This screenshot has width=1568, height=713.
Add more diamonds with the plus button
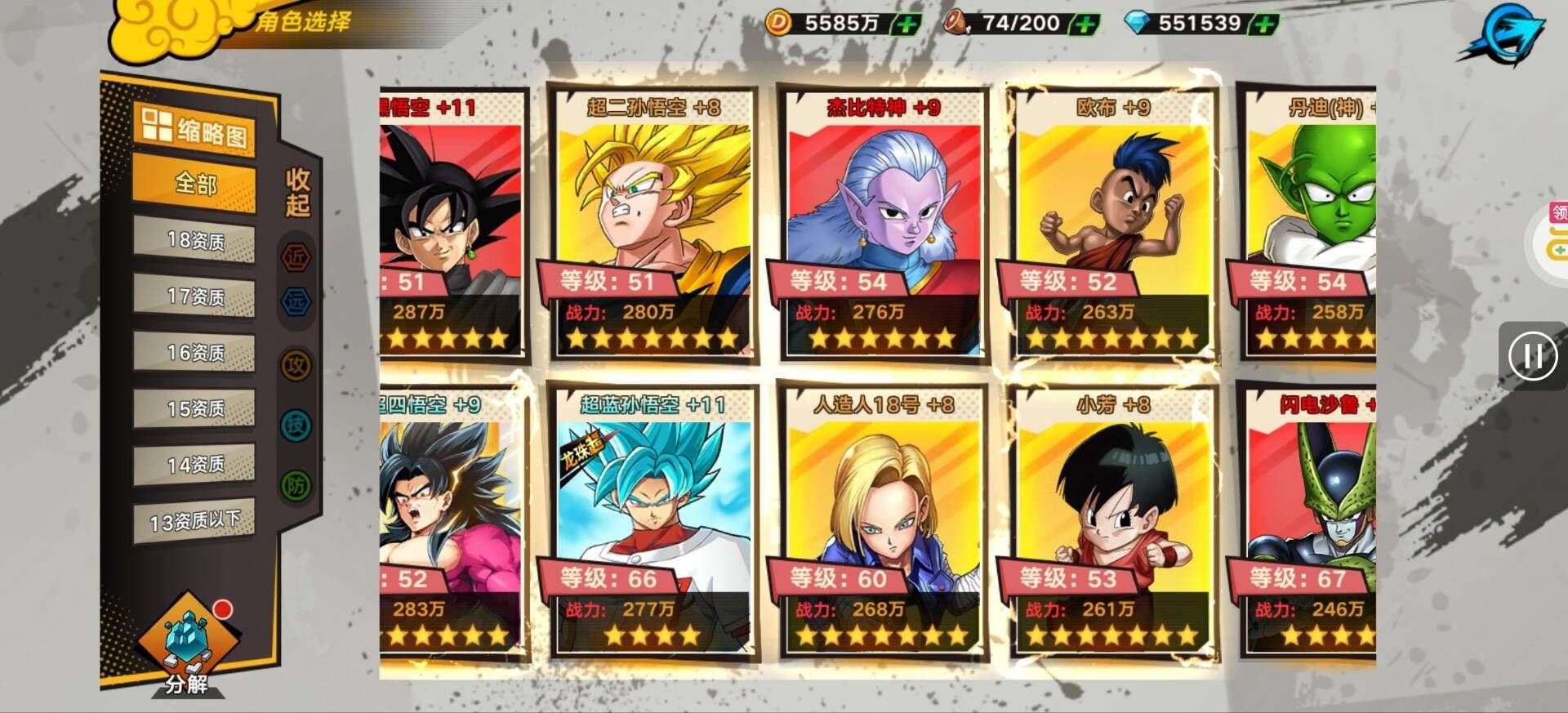(1263, 25)
